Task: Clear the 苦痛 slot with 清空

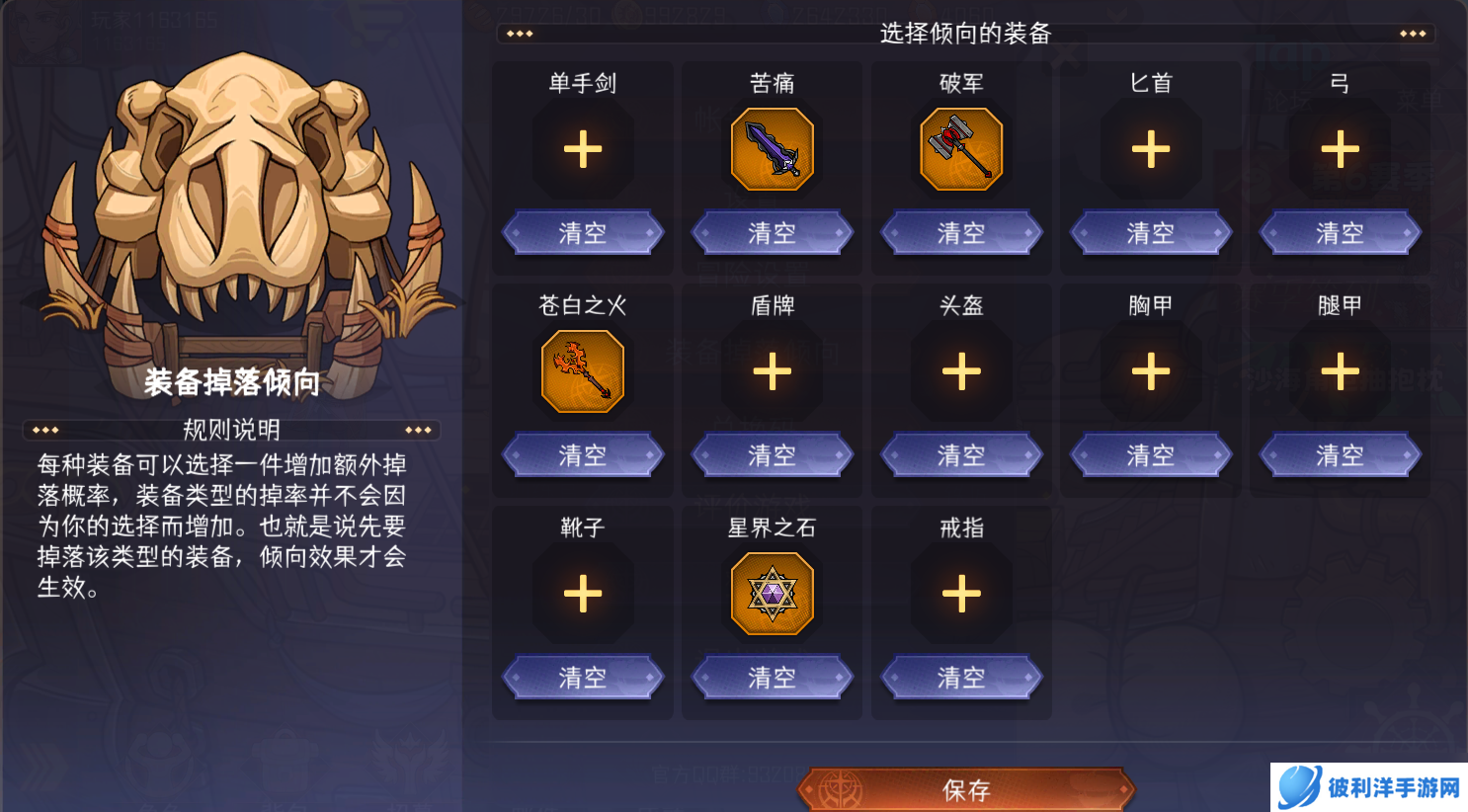Action: pyautogui.click(x=773, y=232)
